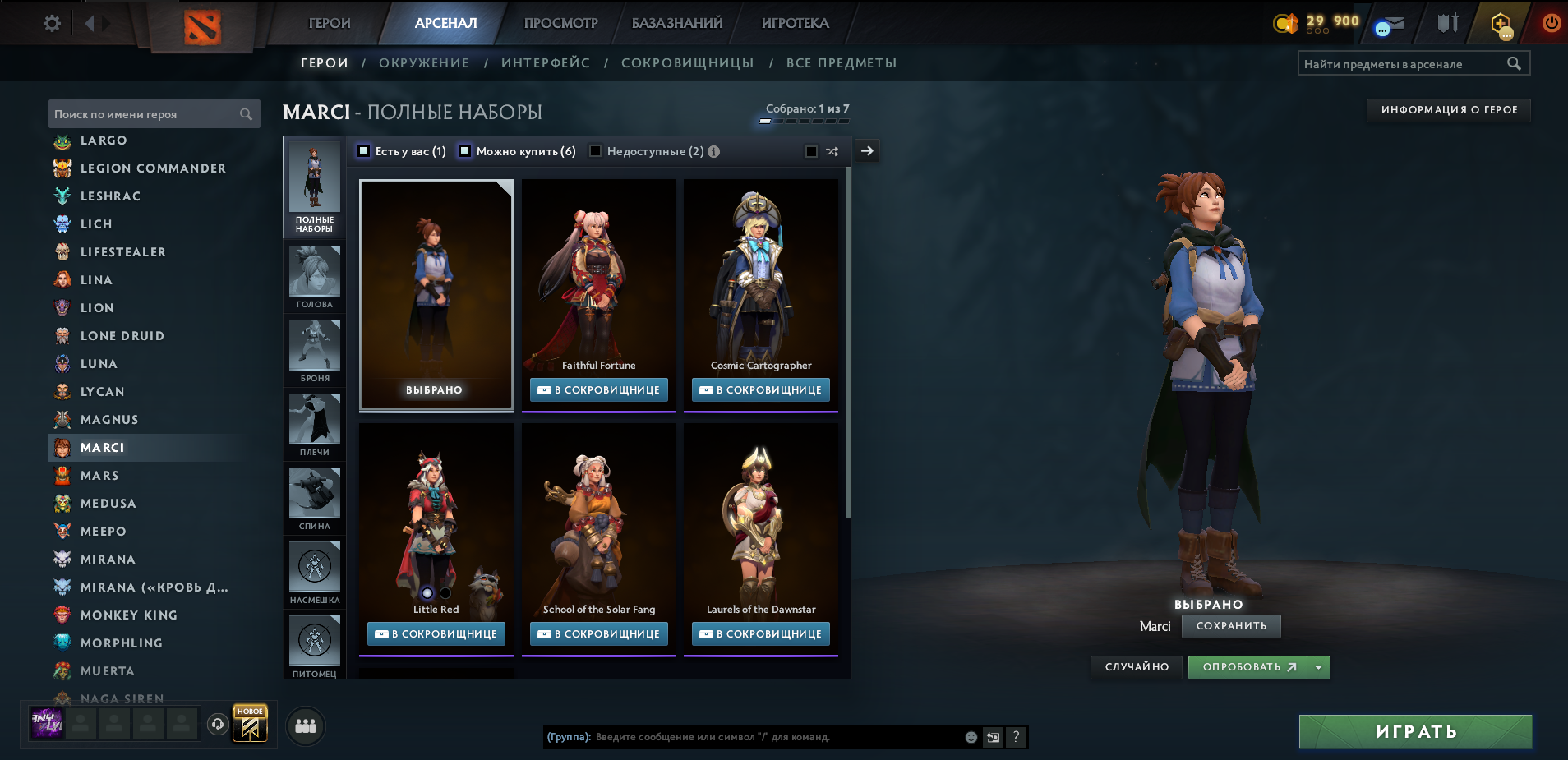Click ИНФОРМАЦИЯ О ГЕРОЕ
Screen dimensions: 1568x760
click(1448, 109)
